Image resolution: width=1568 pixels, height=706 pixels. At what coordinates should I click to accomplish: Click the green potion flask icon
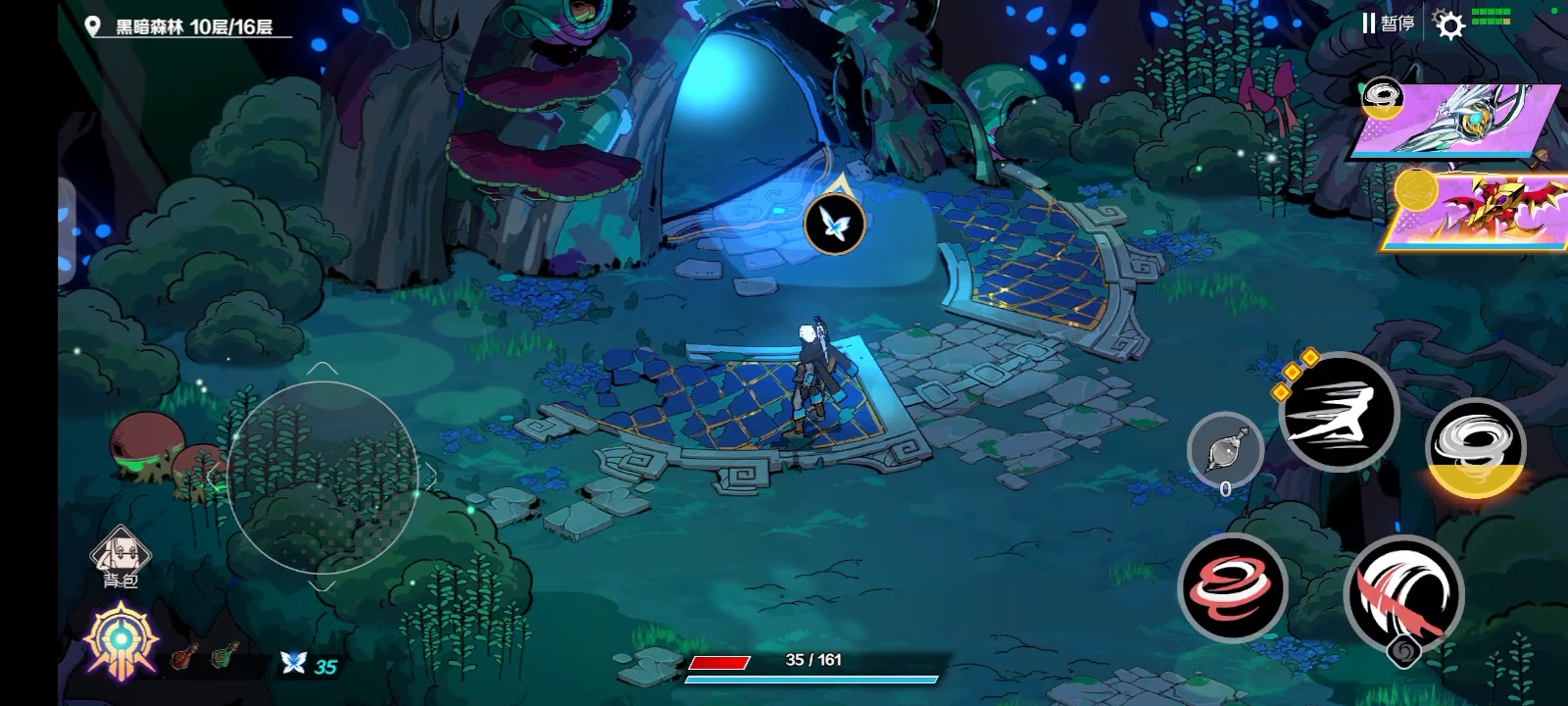[x=224, y=655]
